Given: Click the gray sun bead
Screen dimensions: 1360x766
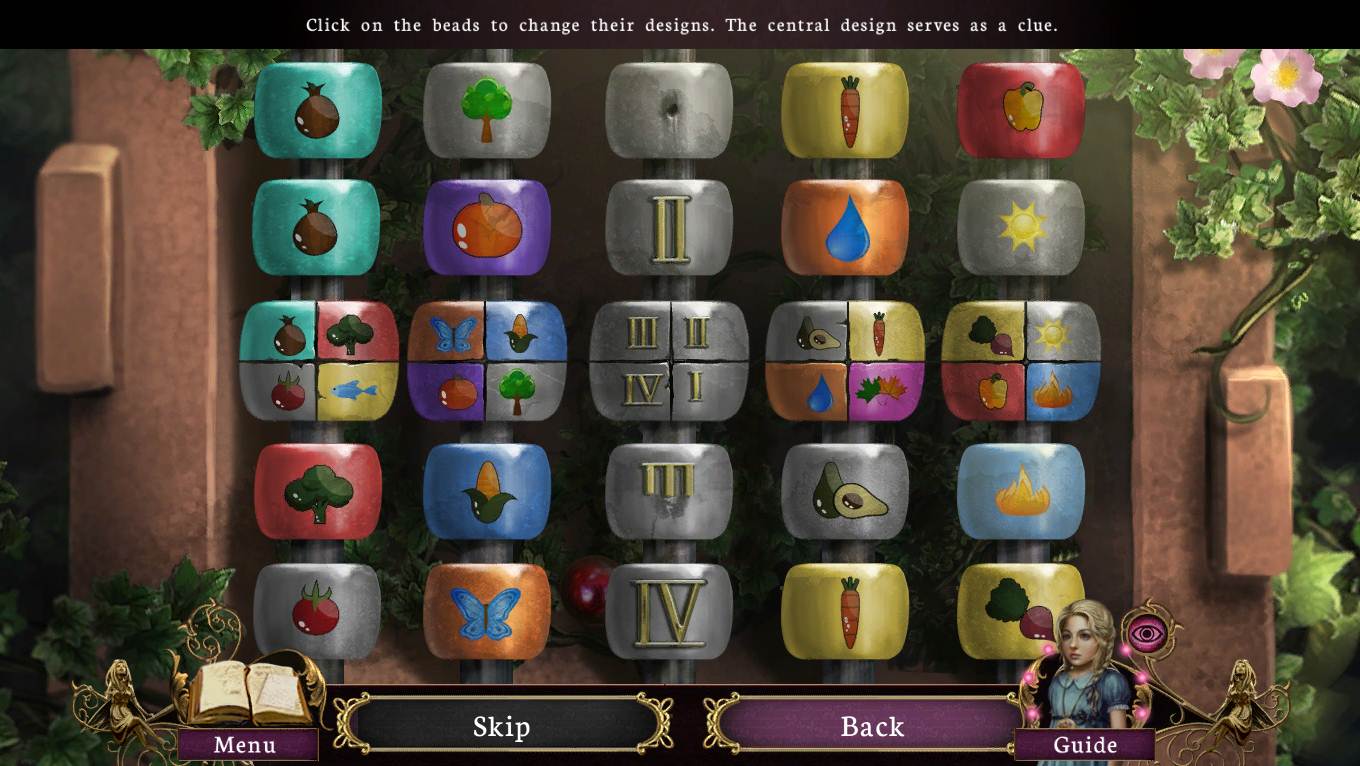Looking at the screenshot, I should coord(1021,227).
